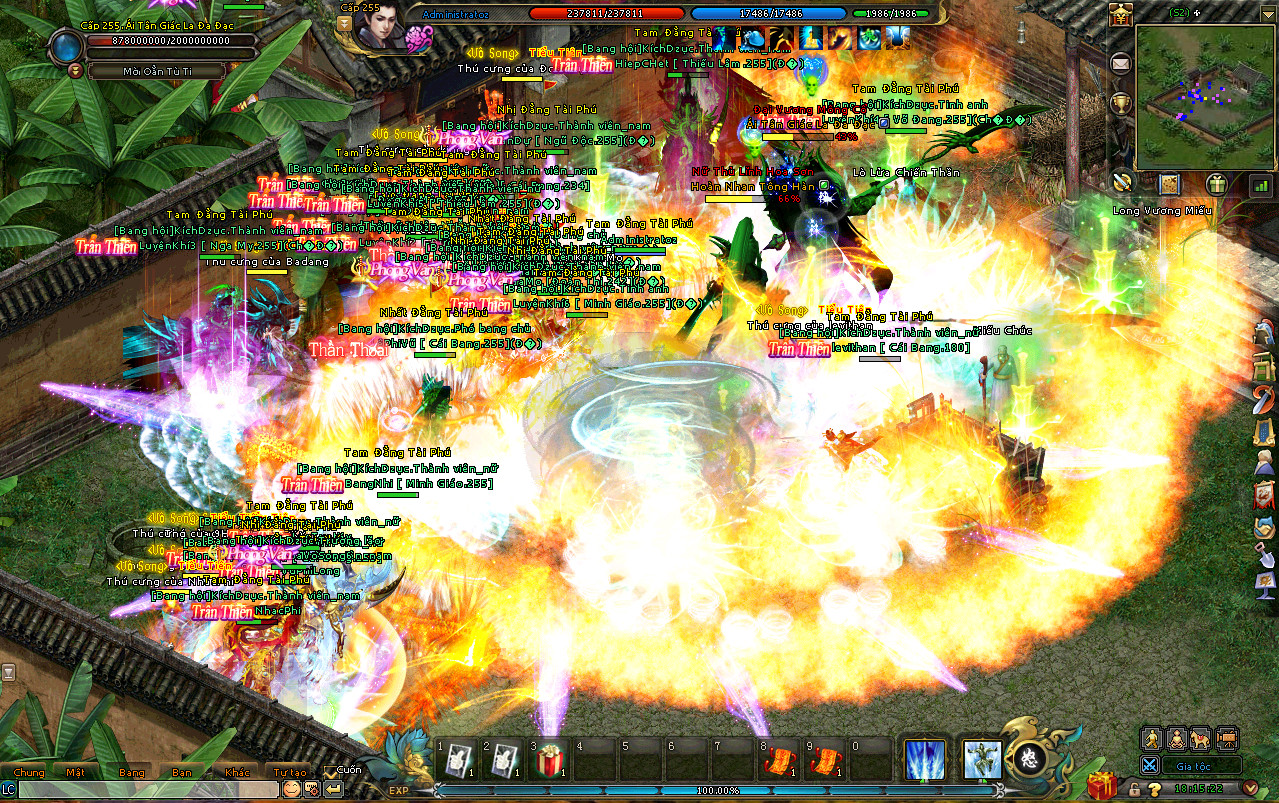Viewport: 1279px width, 803px height.
Task: Open the Mật chat tab
Action: (76, 772)
